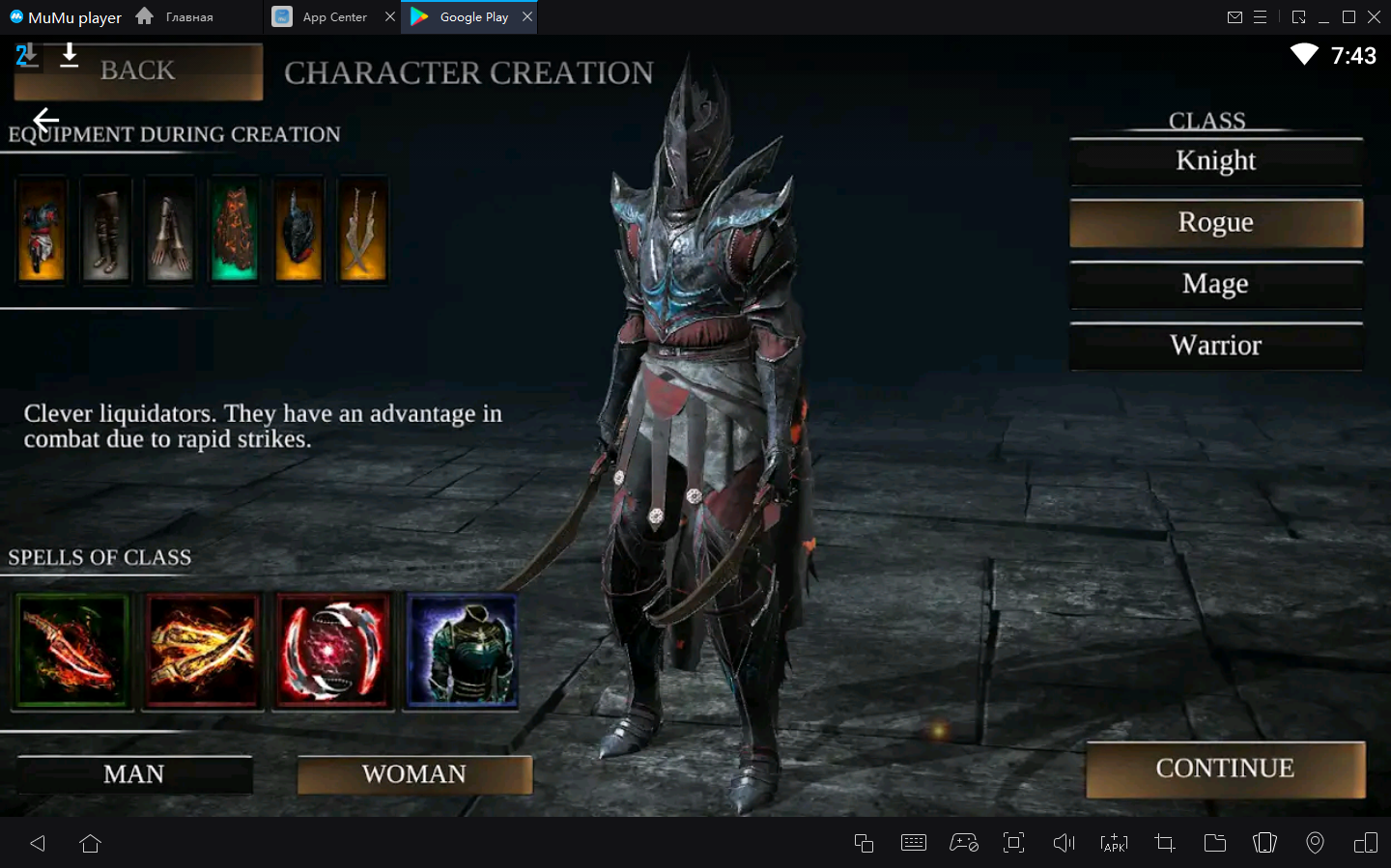Inspect the dual blades weapon slot

tap(362, 231)
